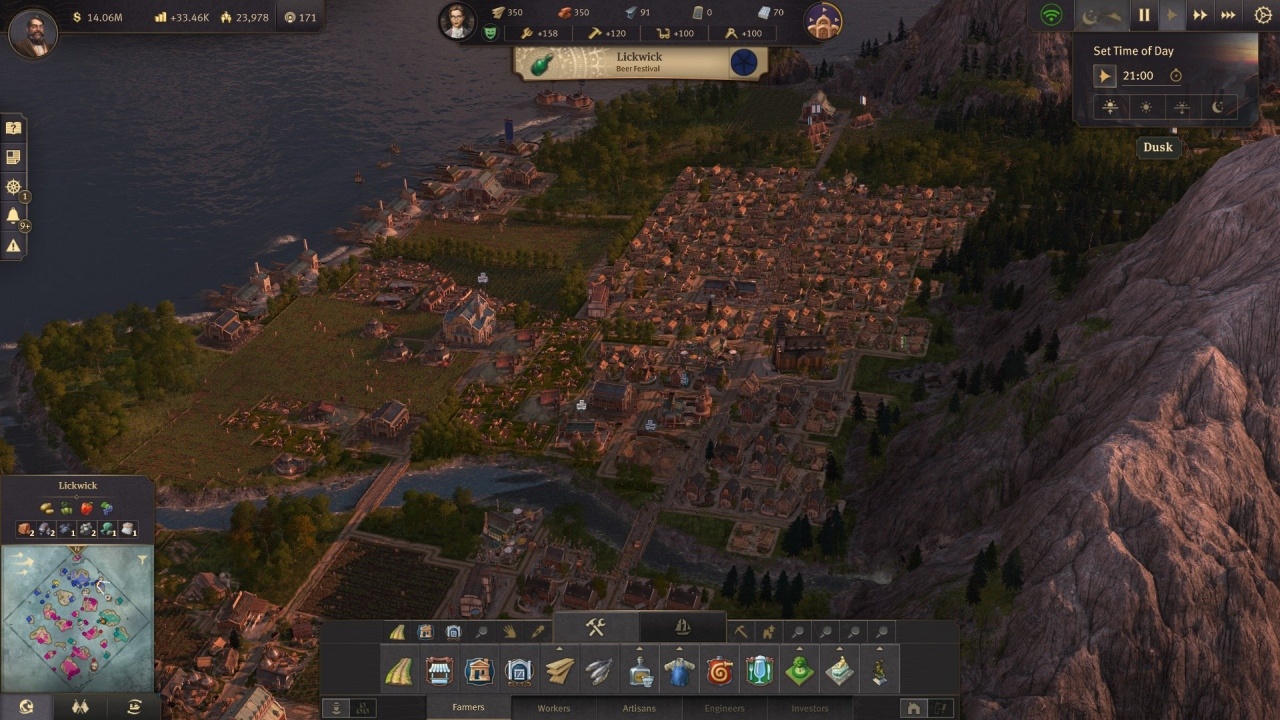
Task: Select the Farmers building tab
Action: point(468,708)
